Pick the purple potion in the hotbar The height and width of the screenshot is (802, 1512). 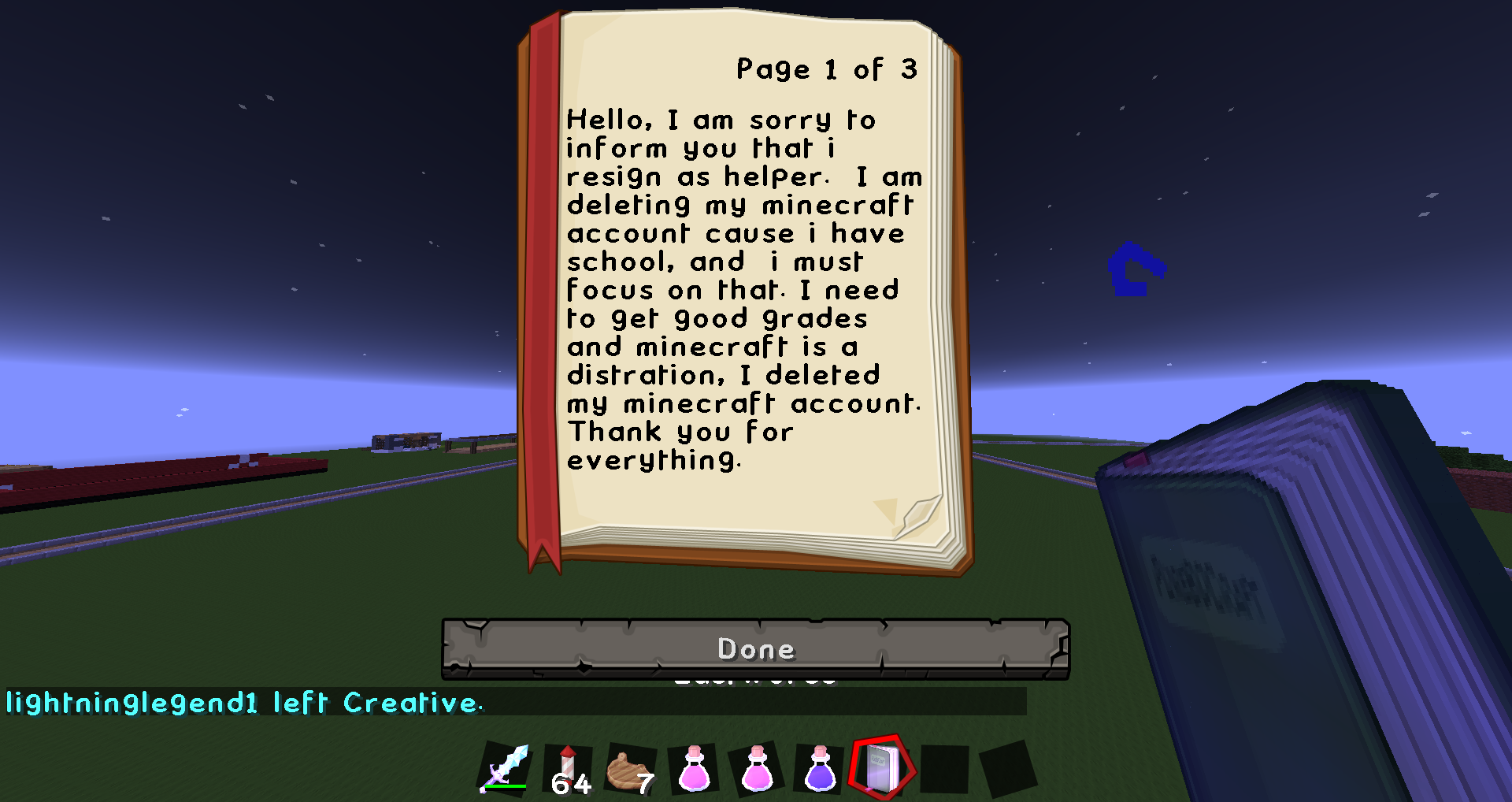(820, 768)
